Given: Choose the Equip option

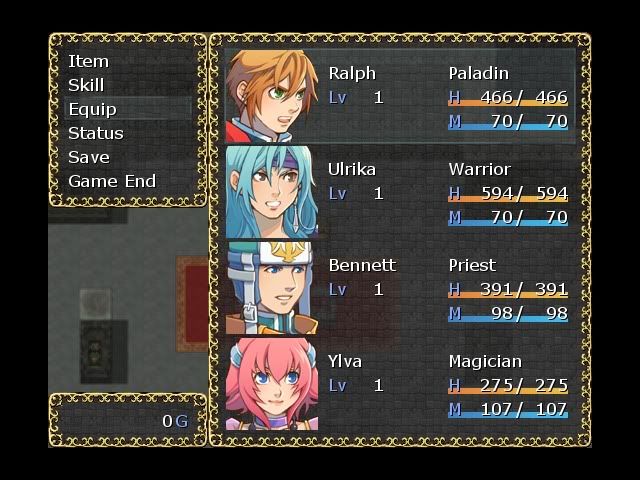Looking at the screenshot, I should tap(92, 109).
